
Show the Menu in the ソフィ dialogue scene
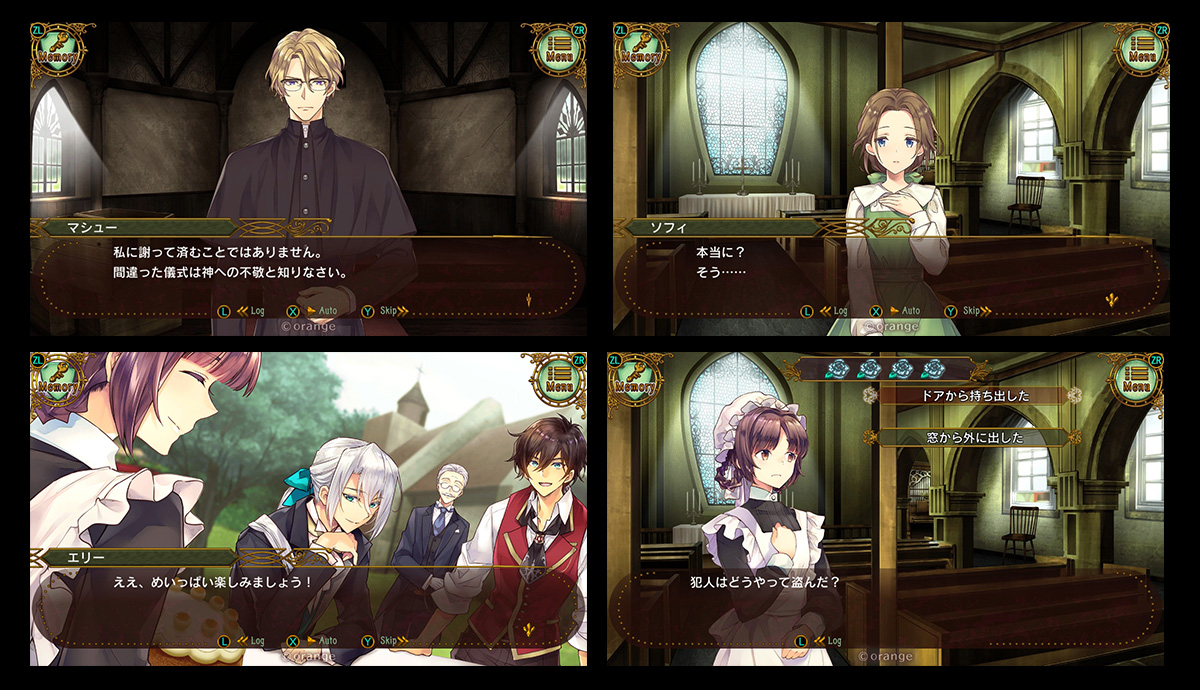point(1141,50)
